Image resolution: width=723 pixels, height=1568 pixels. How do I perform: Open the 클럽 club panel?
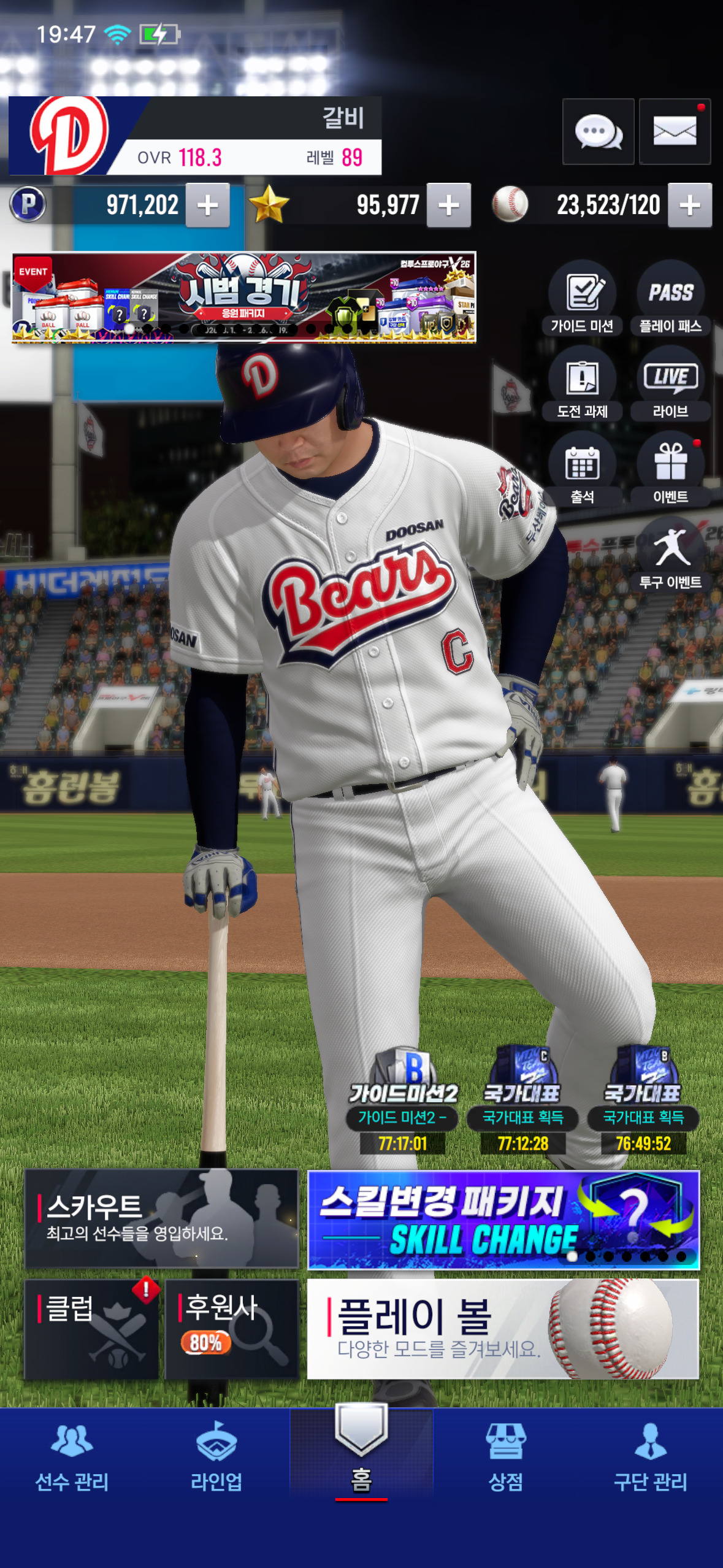tap(91, 1329)
